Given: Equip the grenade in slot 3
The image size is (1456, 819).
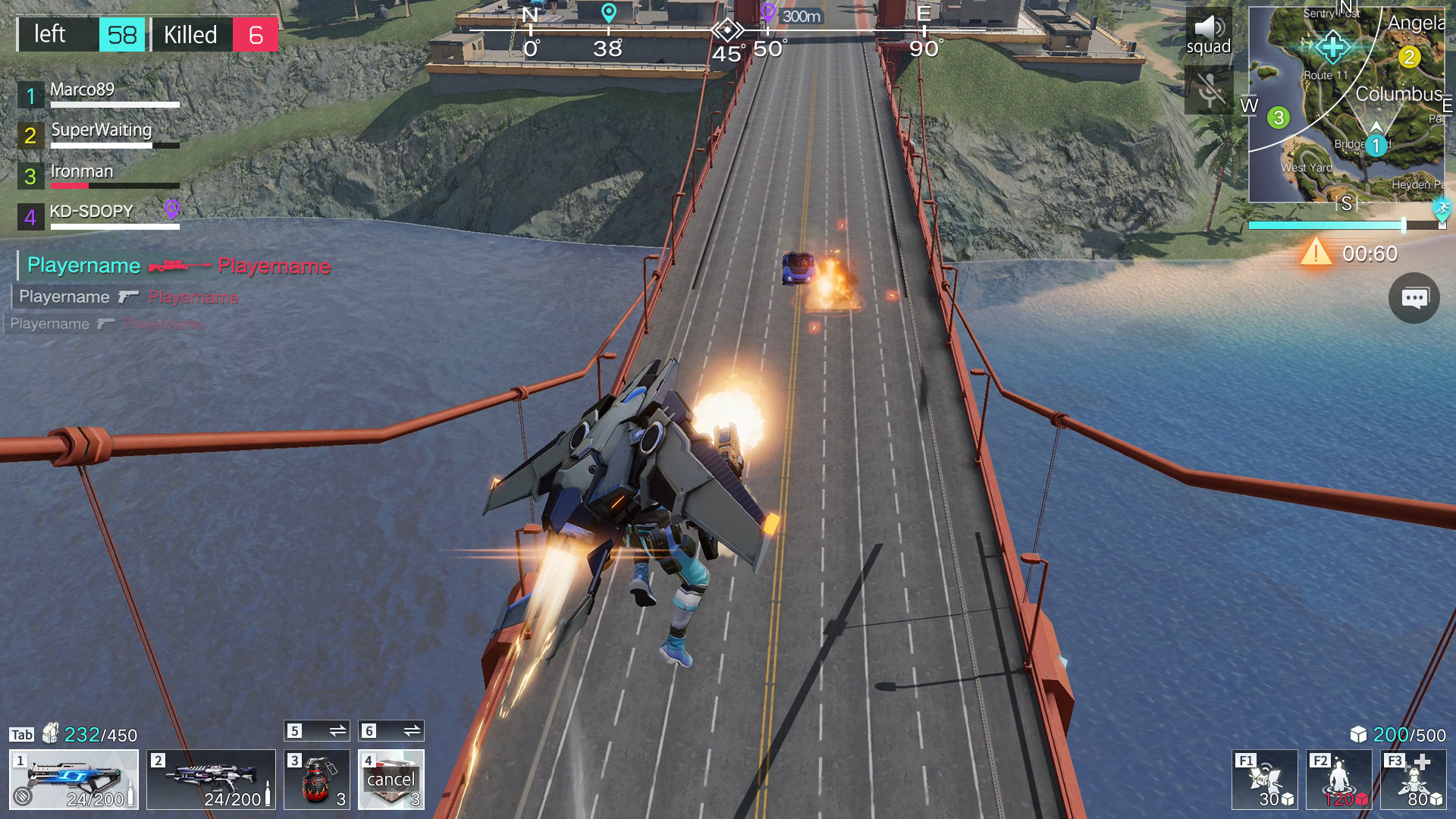Looking at the screenshot, I should [x=316, y=780].
